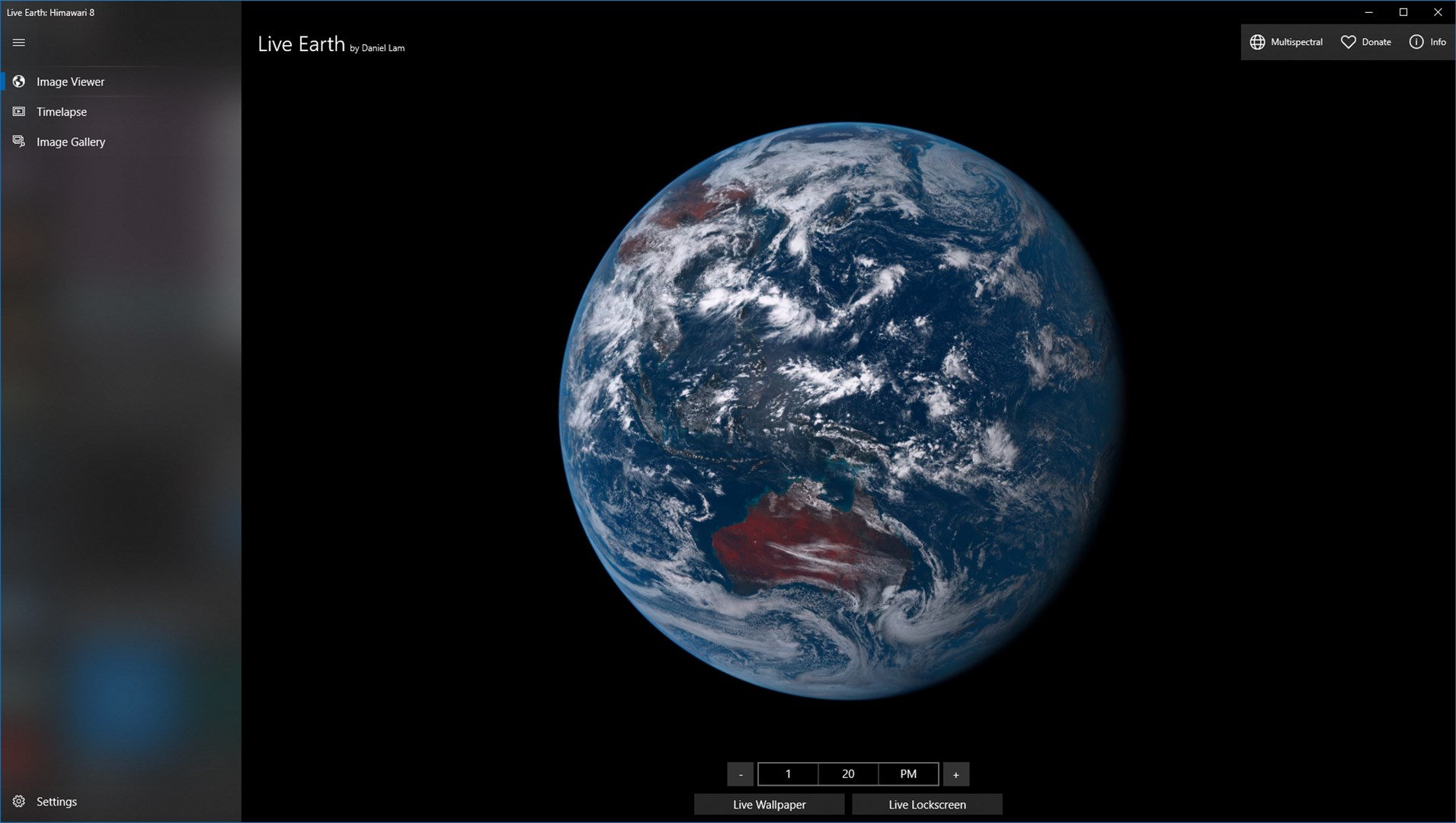Select the Timelapse menu entry
Image resolution: width=1456 pixels, height=823 pixels.
[x=62, y=111]
